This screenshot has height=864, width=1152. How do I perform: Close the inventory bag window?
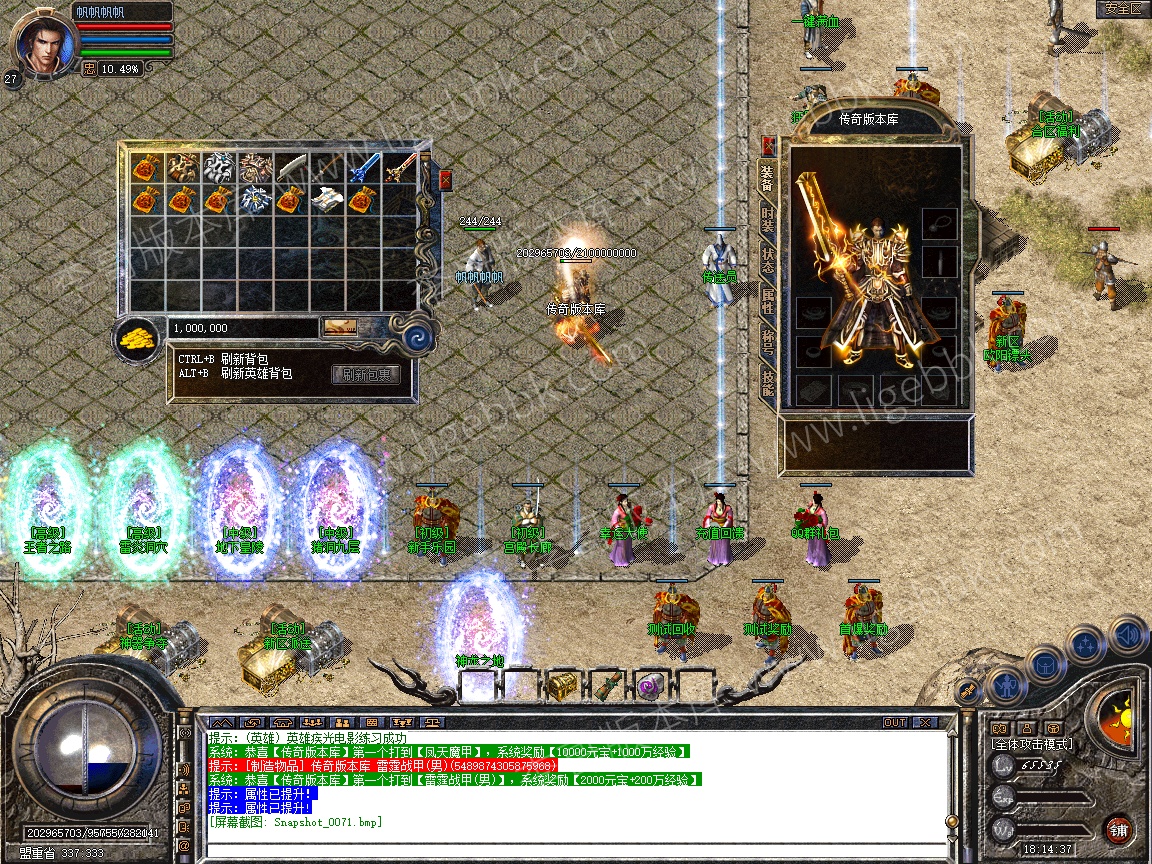445,180
